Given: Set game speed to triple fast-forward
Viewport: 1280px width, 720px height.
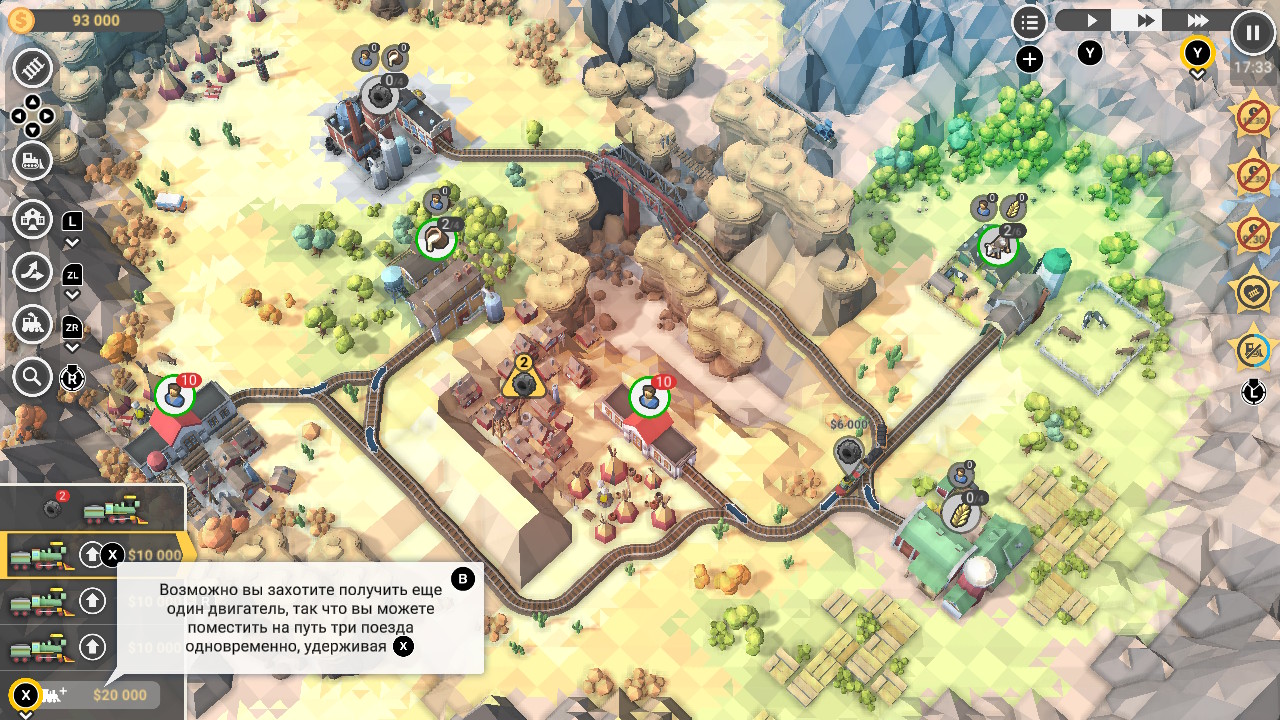Looking at the screenshot, I should pyautogui.click(x=1197, y=20).
